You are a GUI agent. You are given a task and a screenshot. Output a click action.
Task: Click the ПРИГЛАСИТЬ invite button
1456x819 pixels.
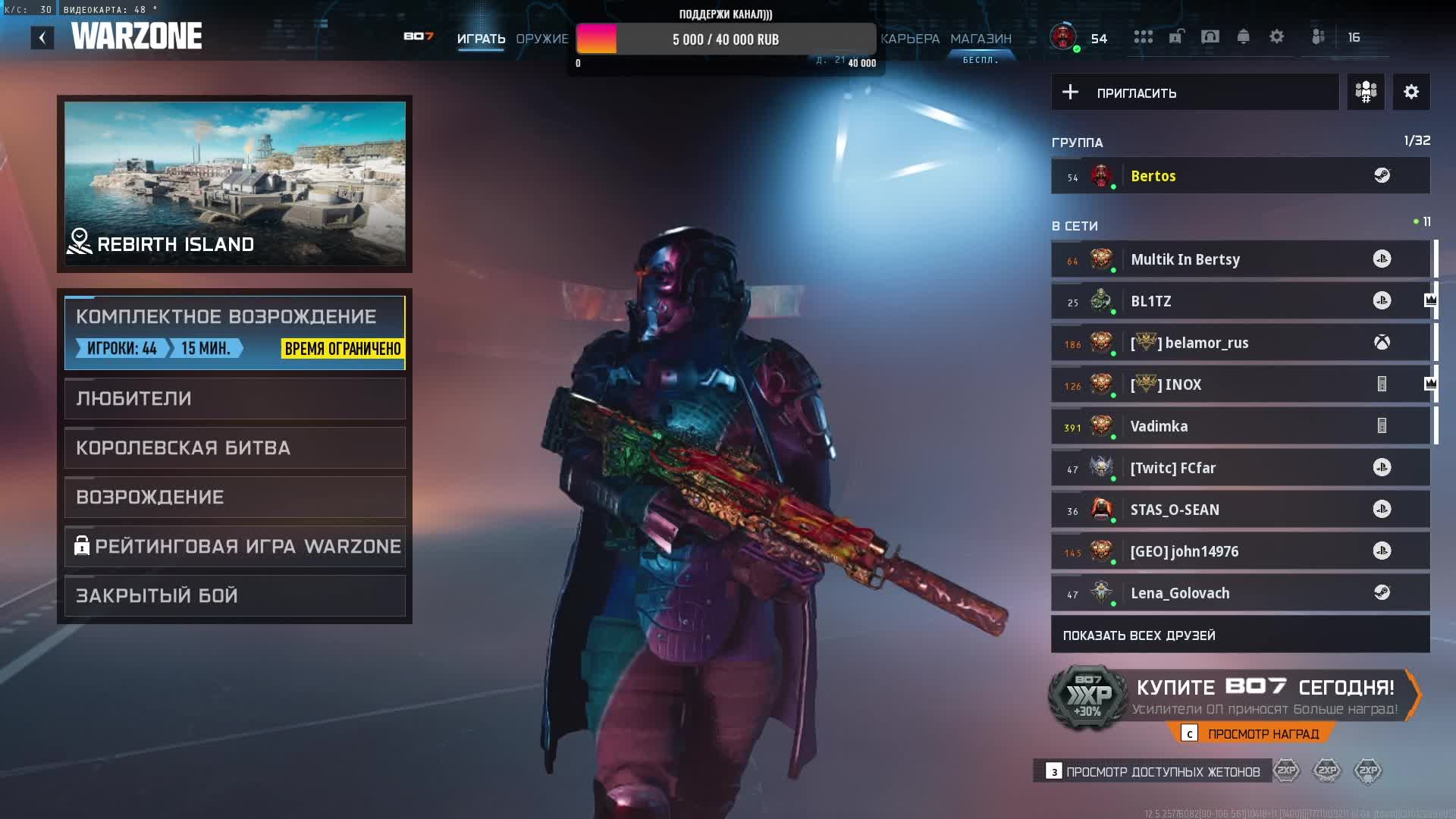(1194, 93)
